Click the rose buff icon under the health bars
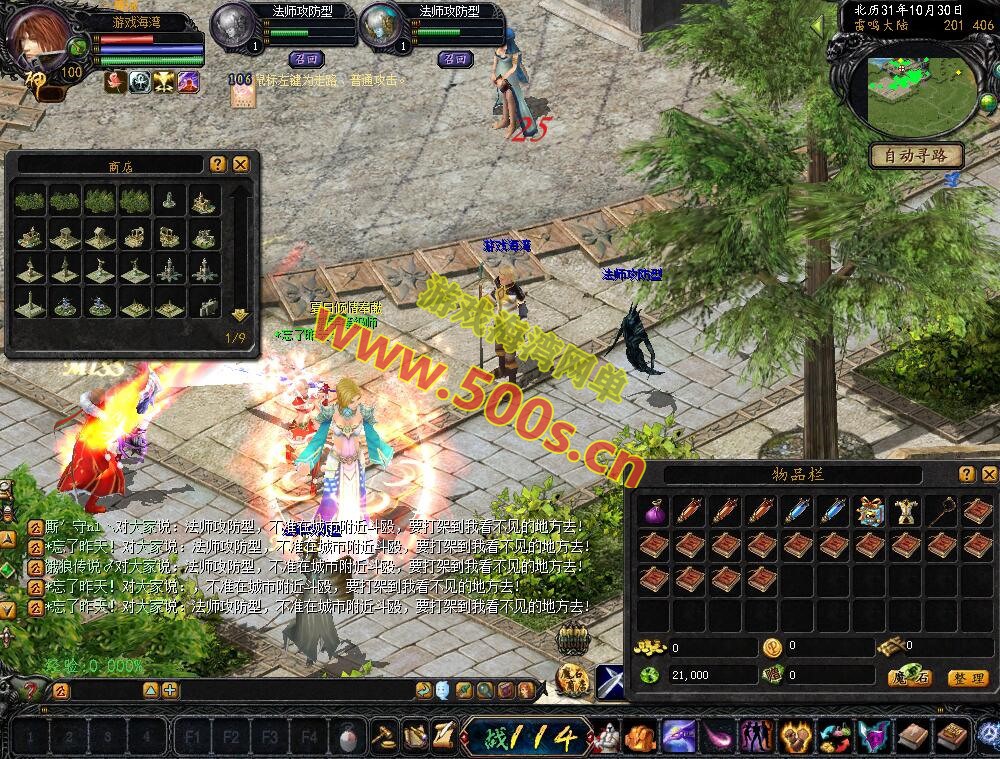This screenshot has width=1000, height=759. pos(115,81)
